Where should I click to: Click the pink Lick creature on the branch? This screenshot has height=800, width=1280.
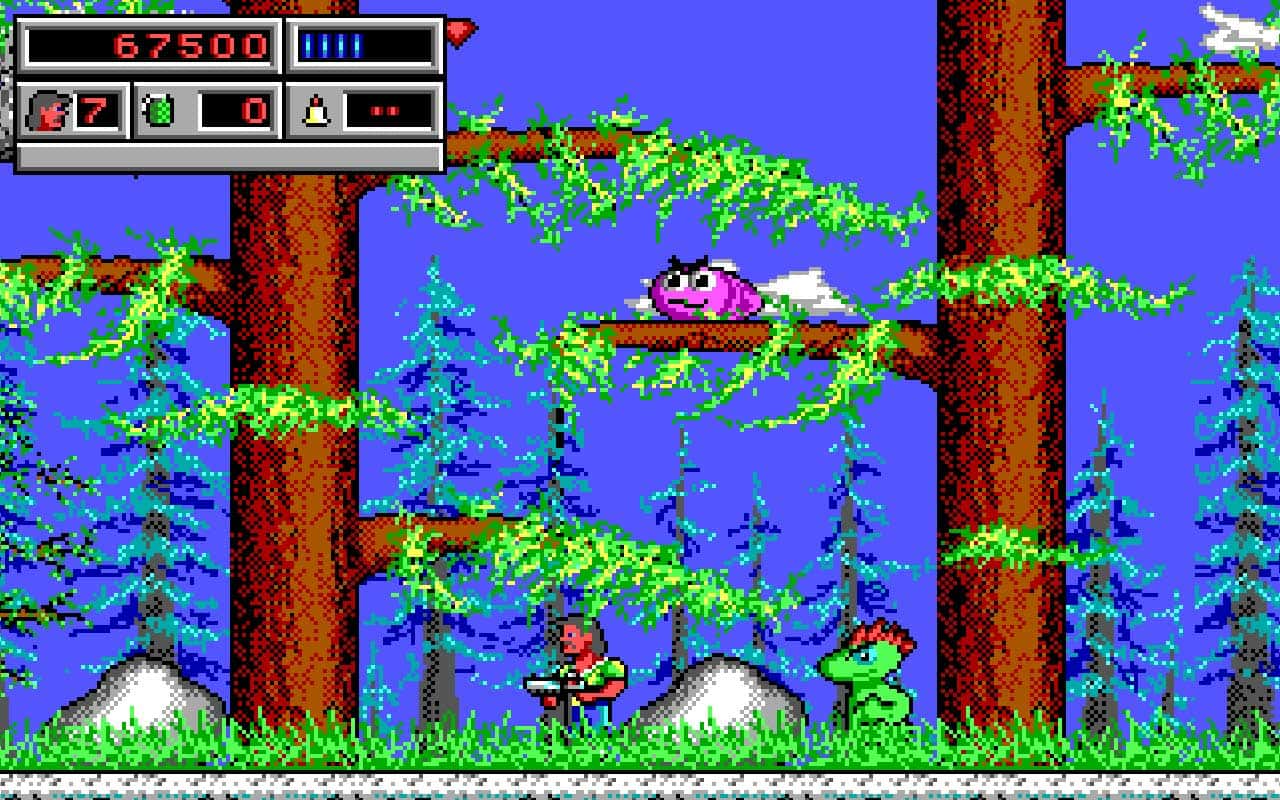tap(705, 290)
